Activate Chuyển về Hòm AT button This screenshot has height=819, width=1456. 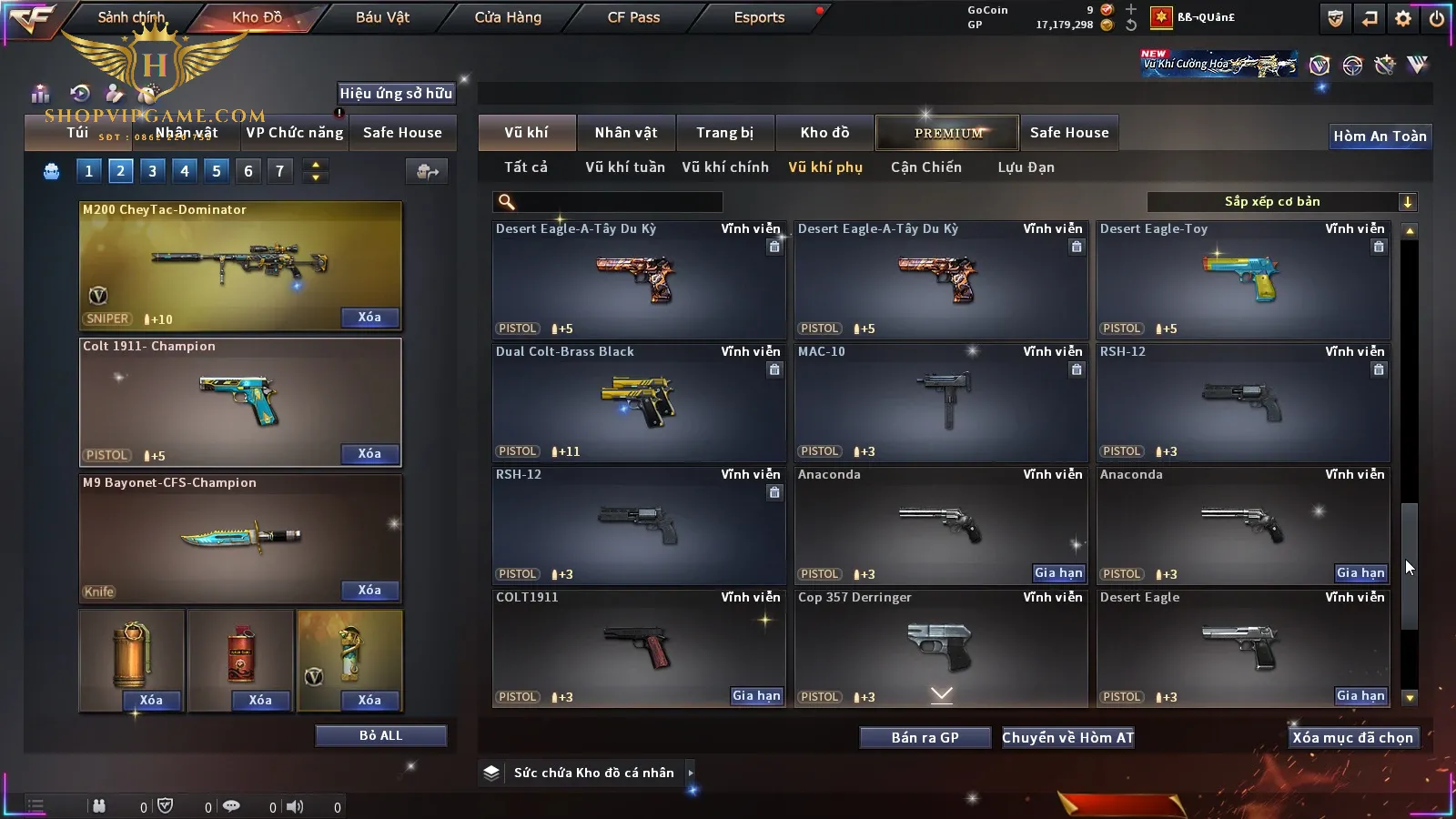tap(1068, 738)
